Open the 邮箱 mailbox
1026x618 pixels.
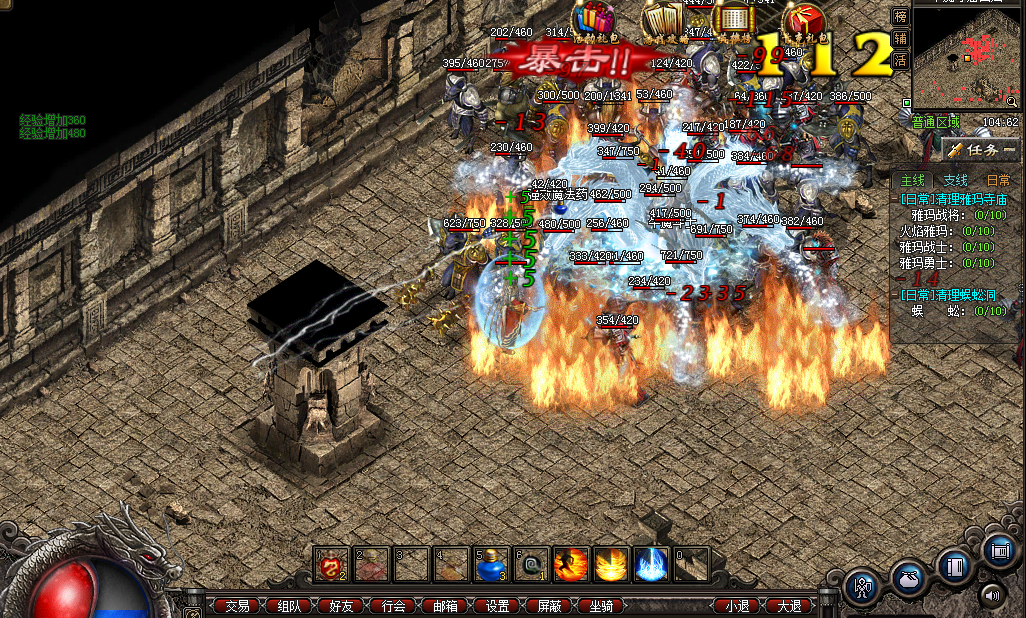click(445, 606)
